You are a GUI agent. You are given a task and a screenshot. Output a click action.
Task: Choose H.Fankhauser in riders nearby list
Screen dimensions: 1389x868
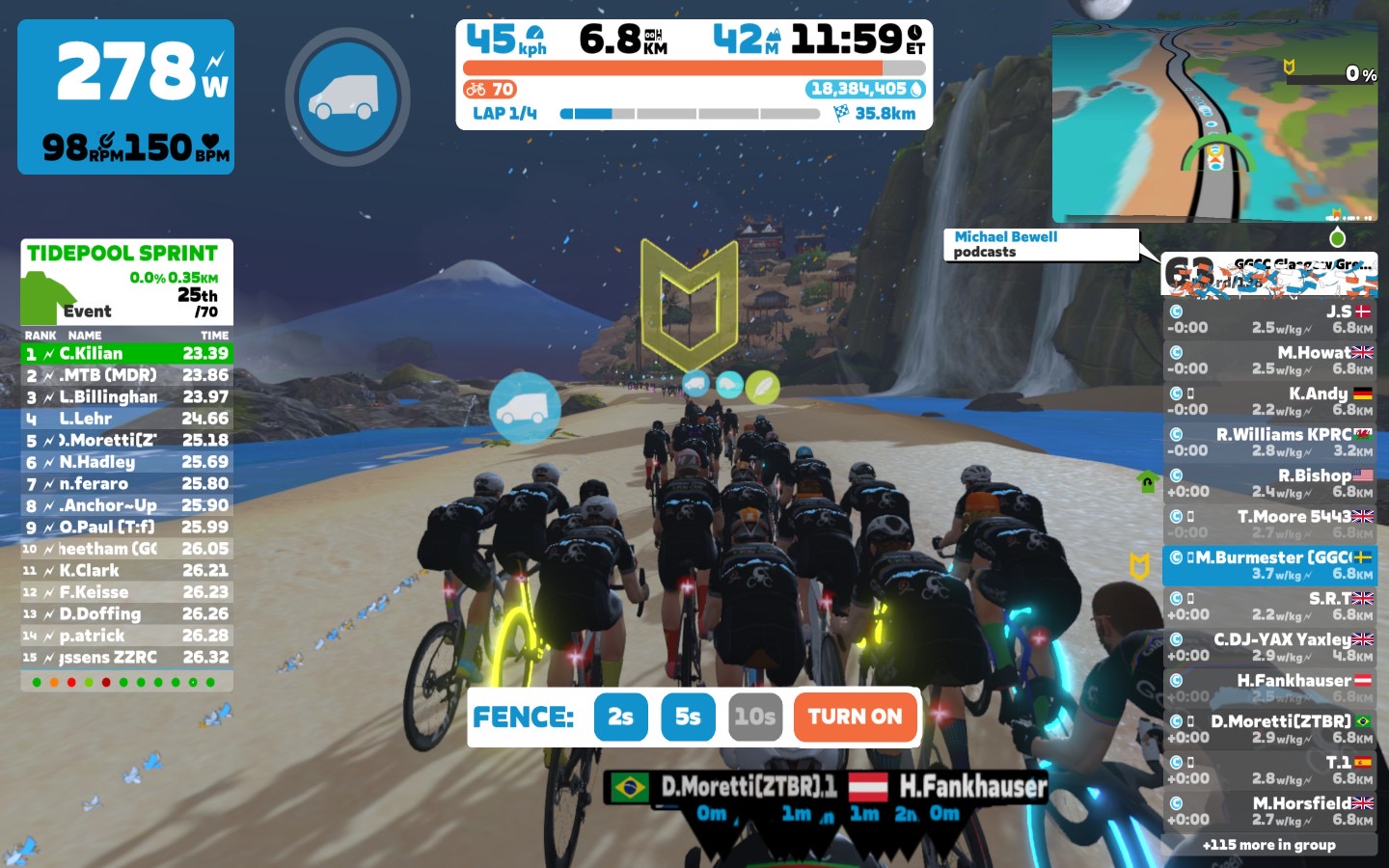(1269, 687)
